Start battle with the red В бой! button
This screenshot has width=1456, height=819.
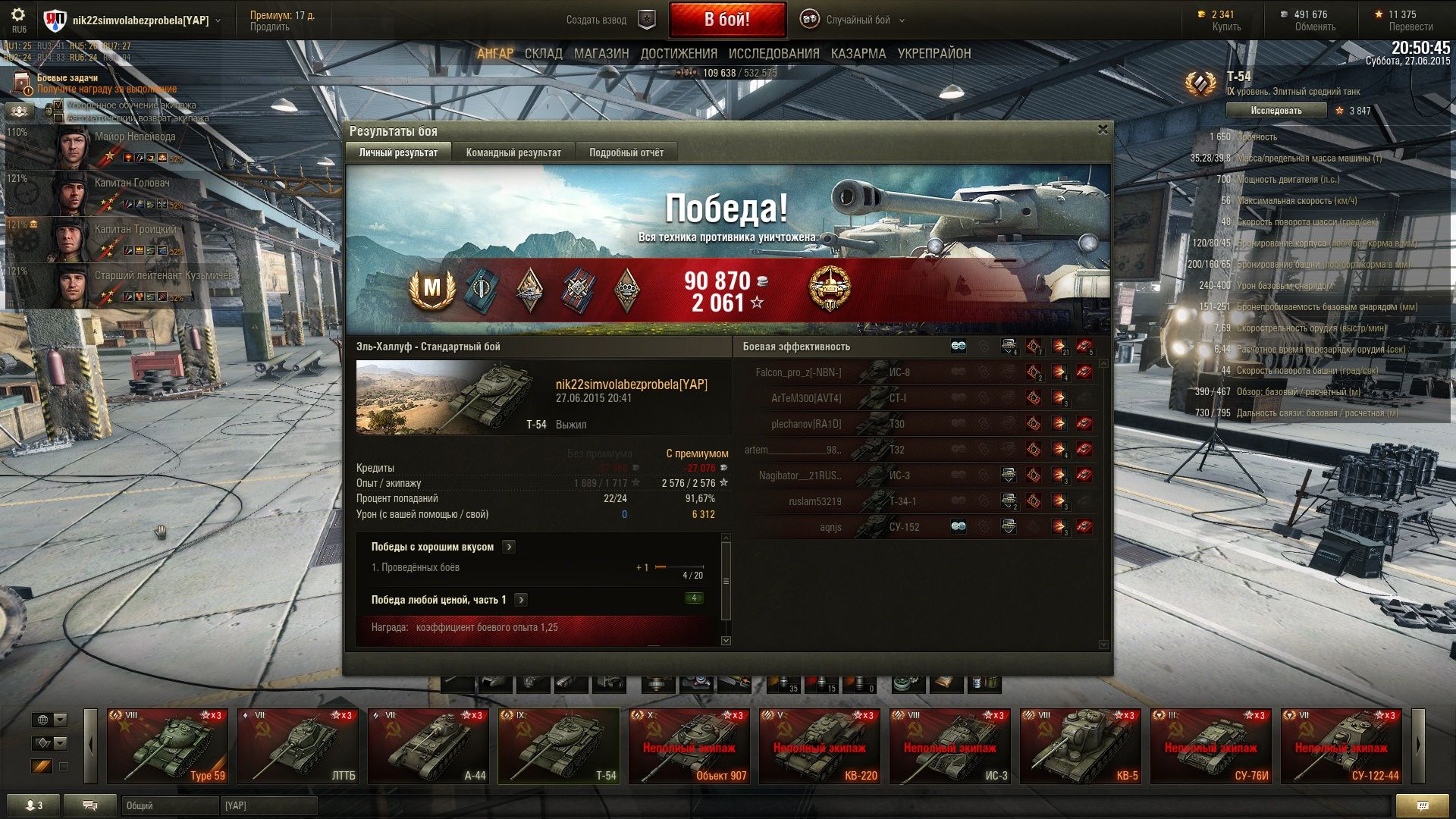(726, 20)
